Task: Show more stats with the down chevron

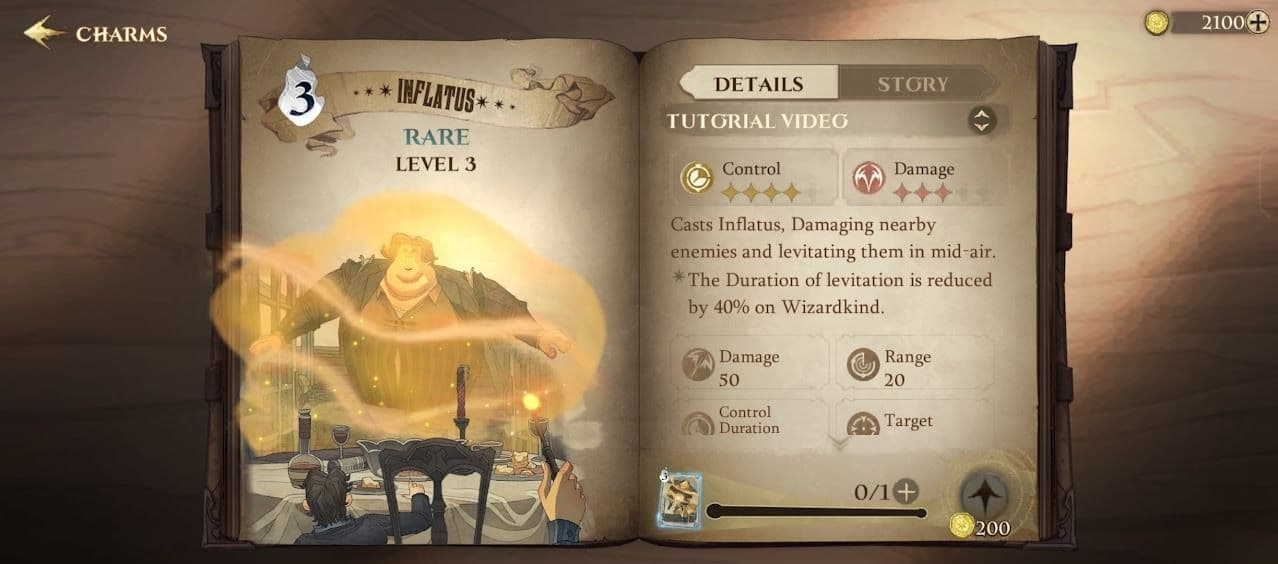Action: [x=839, y=441]
